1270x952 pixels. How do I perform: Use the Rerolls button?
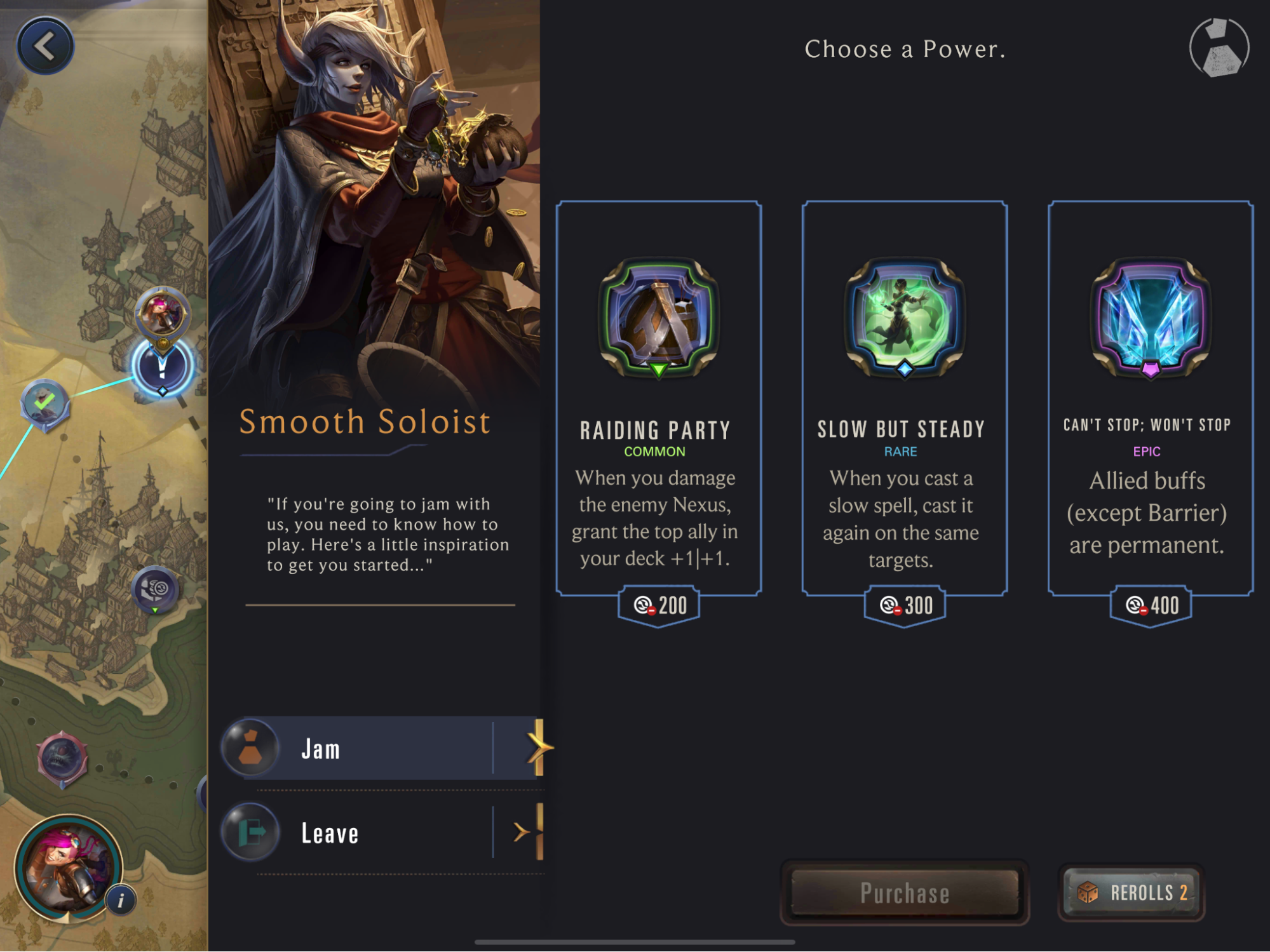click(1132, 892)
